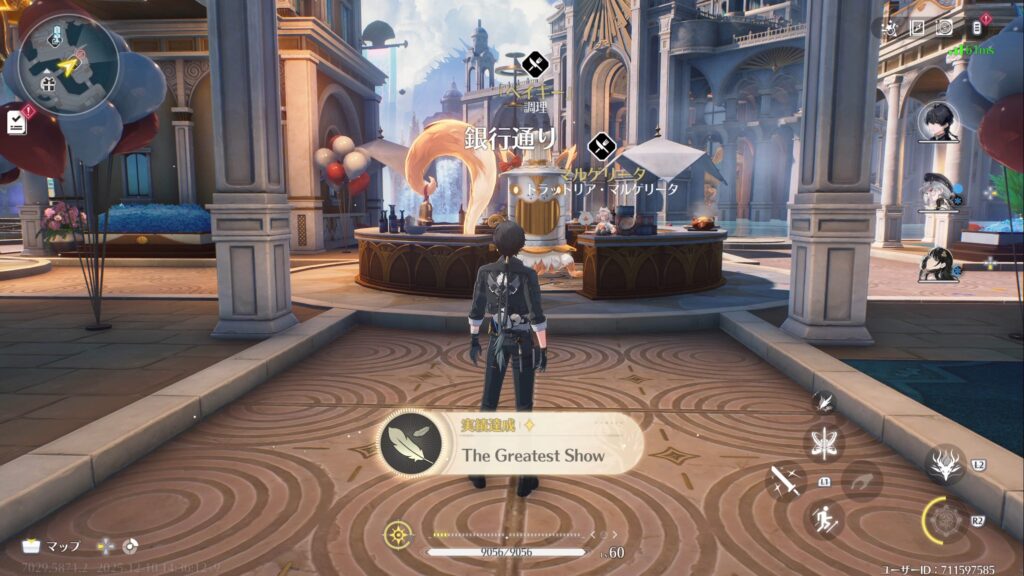Image resolution: width=1024 pixels, height=576 pixels.
Task: Select the compass target icon beside the HP bar
Action: pyautogui.click(x=398, y=535)
